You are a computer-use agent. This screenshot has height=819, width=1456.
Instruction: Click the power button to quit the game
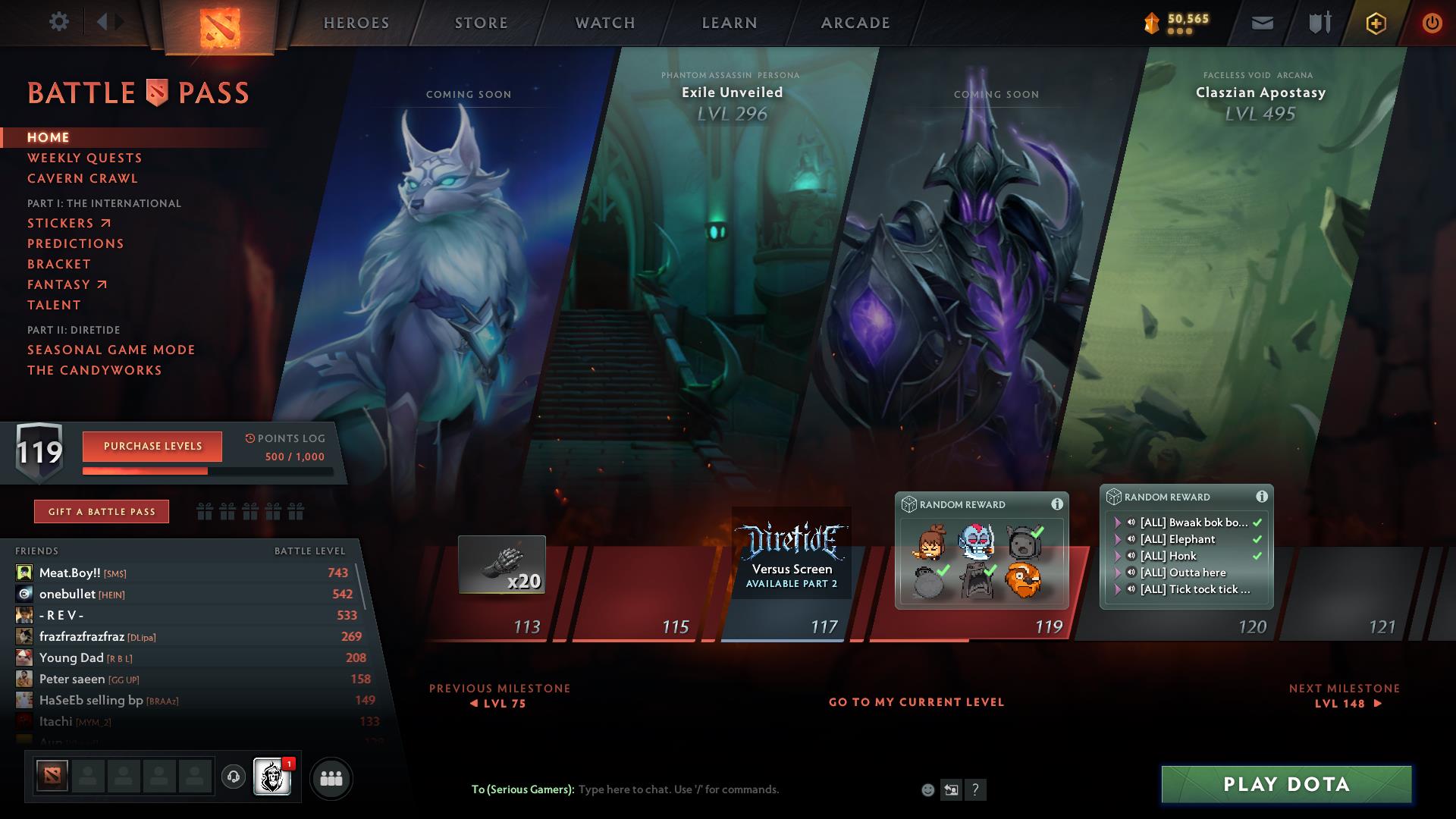tap(1432, 23)
